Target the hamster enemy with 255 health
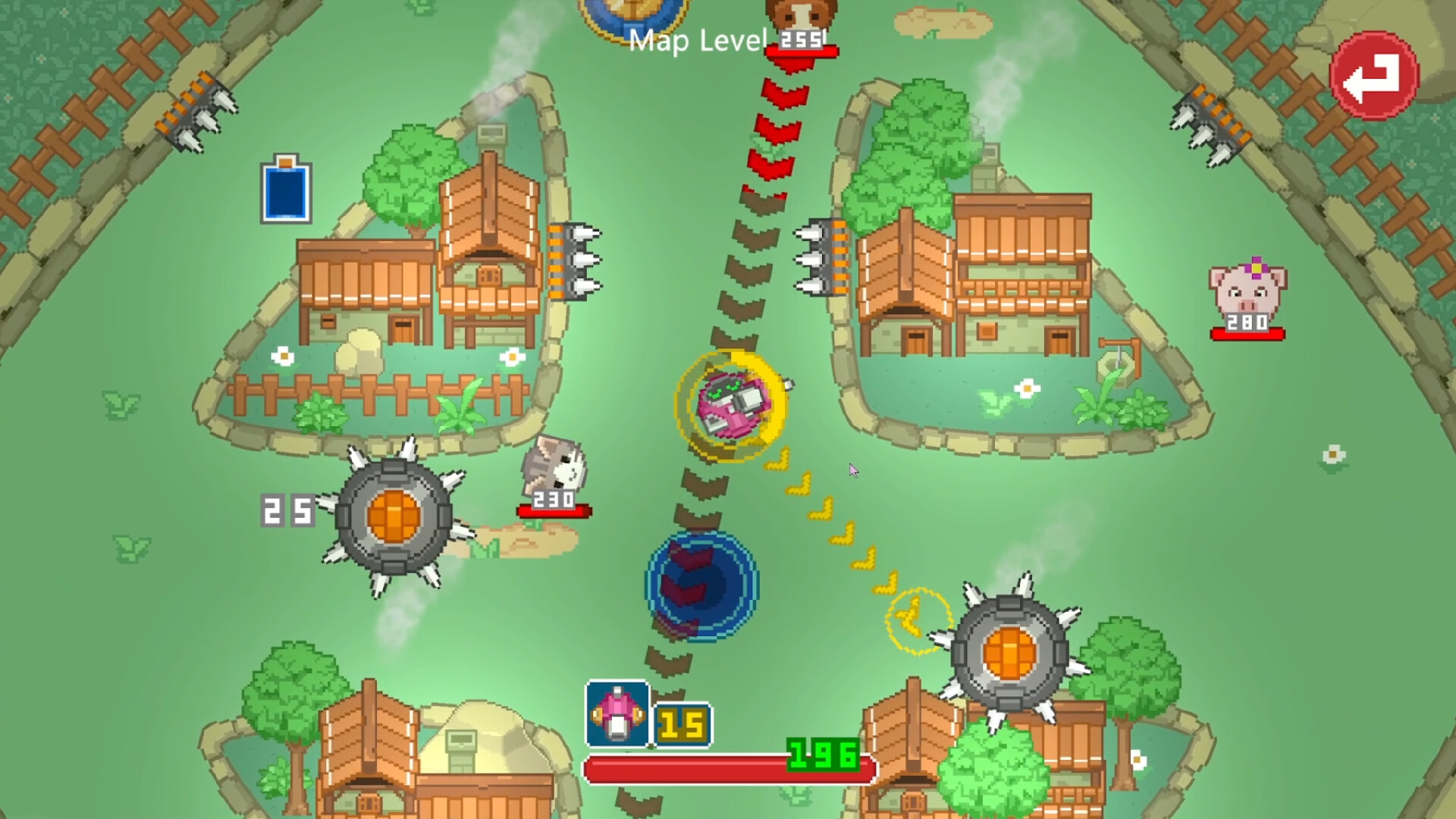The height and width of the screenshot is (819, 1456). (x=800, y=19)
